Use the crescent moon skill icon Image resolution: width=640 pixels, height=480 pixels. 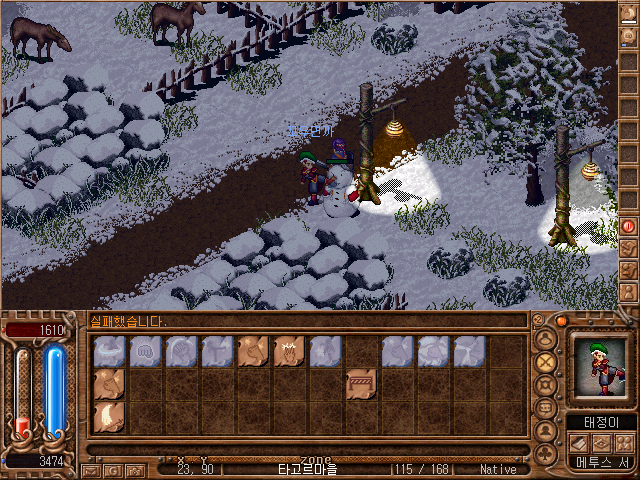tap(109, 416)
